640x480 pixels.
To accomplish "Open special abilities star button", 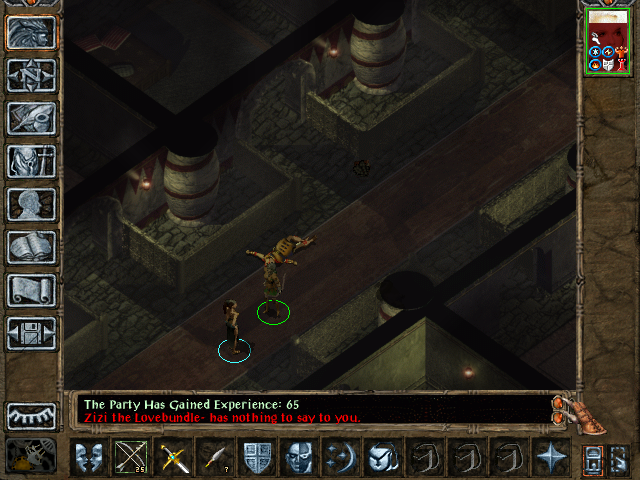I will [551, 459].
